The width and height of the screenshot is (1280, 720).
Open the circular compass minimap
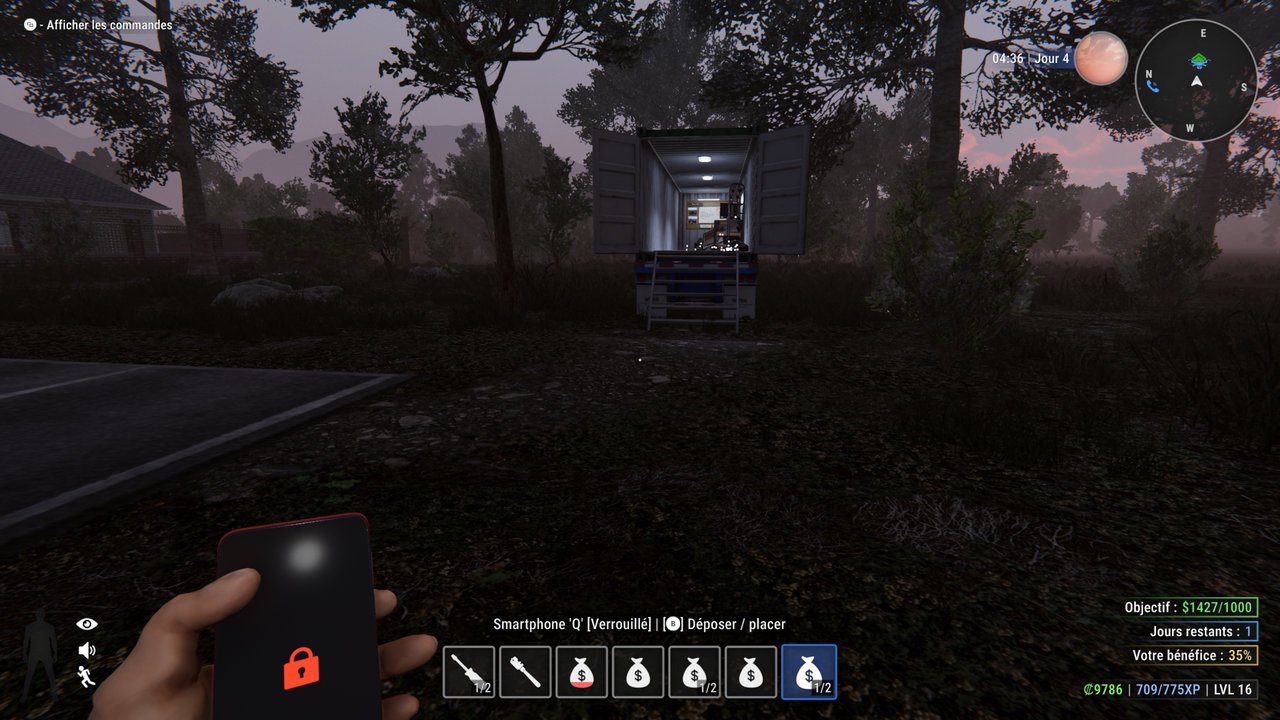coord(1196,80)
